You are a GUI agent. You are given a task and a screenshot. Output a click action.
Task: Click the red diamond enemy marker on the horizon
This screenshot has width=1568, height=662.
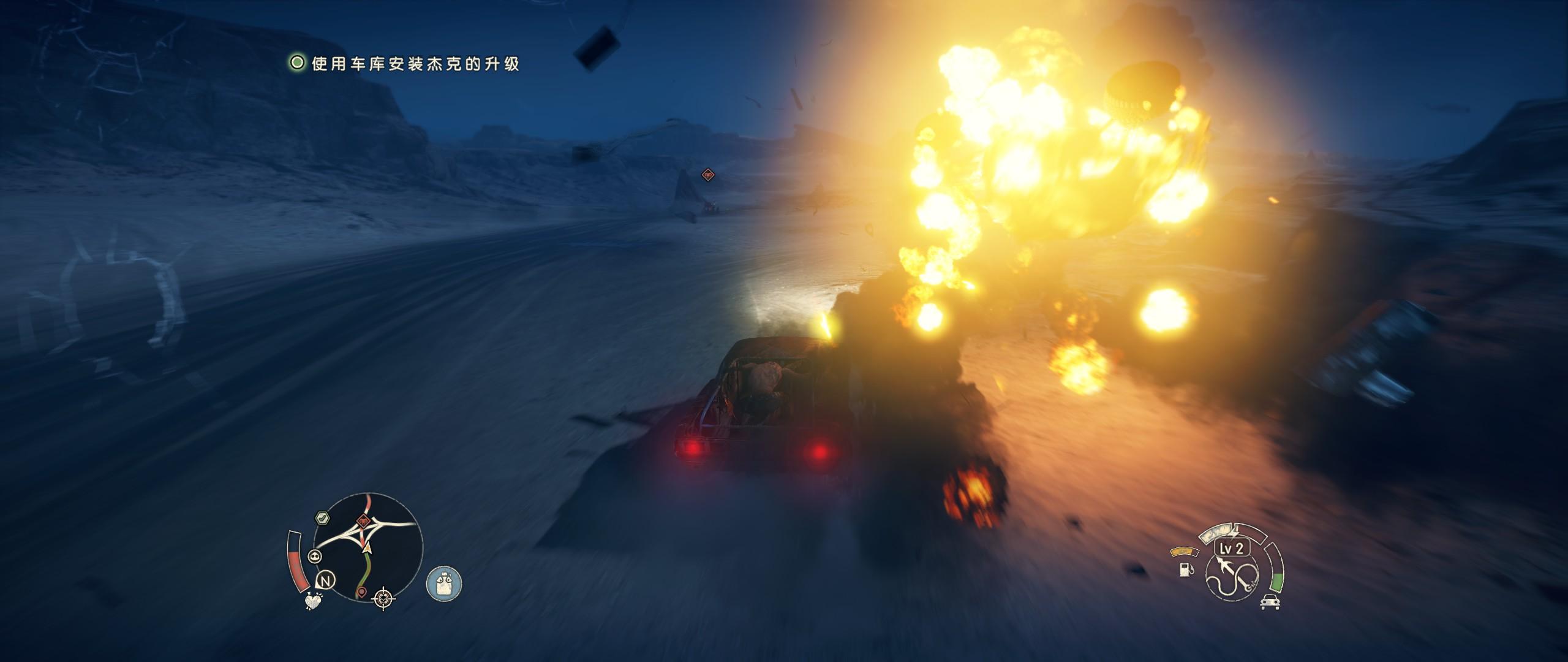[x=708, y=175]
